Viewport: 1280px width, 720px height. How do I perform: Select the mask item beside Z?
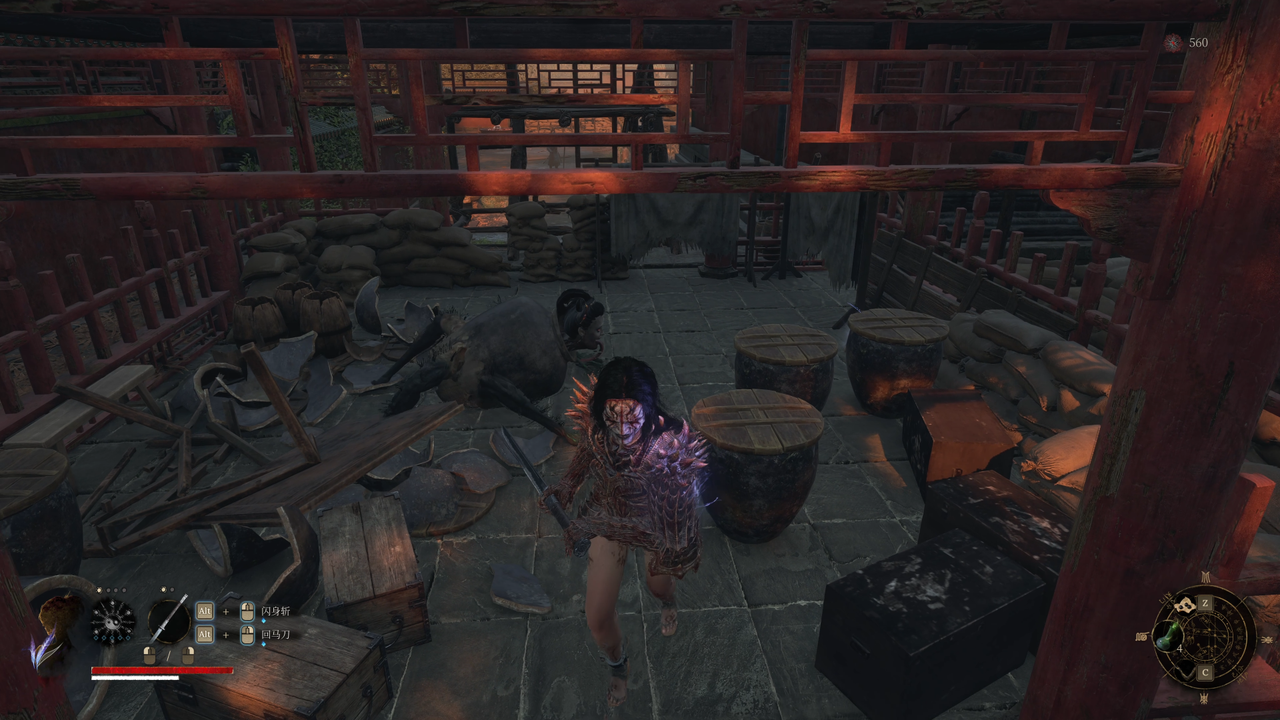pyautogui.click(x=1186, y=605)
